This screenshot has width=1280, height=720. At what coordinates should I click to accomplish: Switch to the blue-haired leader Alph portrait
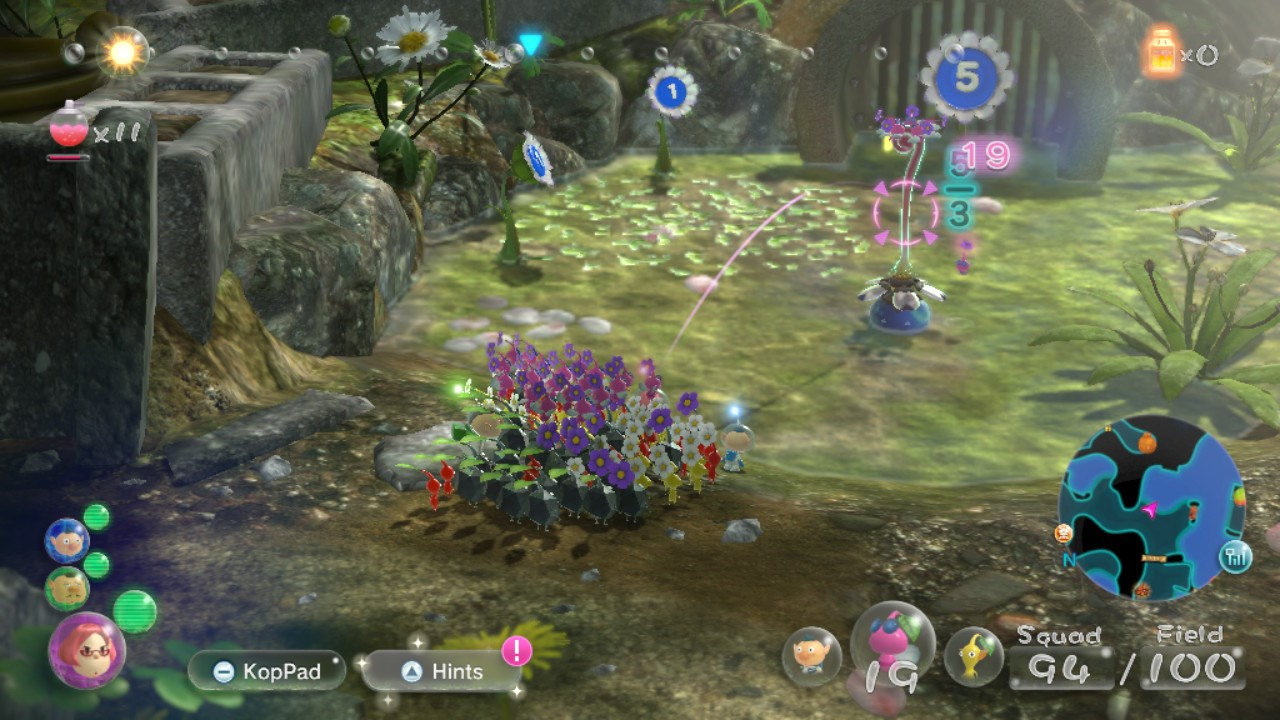(x=67, y=541)
